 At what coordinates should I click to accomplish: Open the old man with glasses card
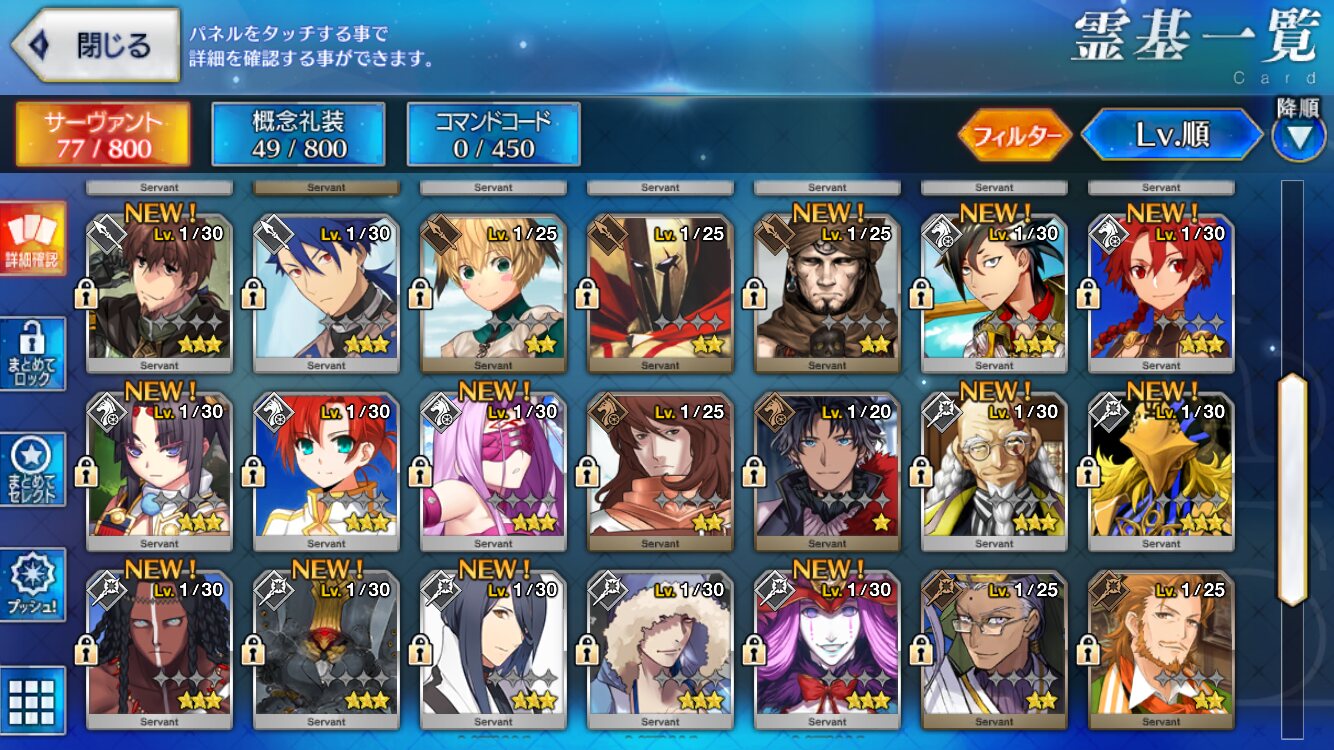pos(994,468)
